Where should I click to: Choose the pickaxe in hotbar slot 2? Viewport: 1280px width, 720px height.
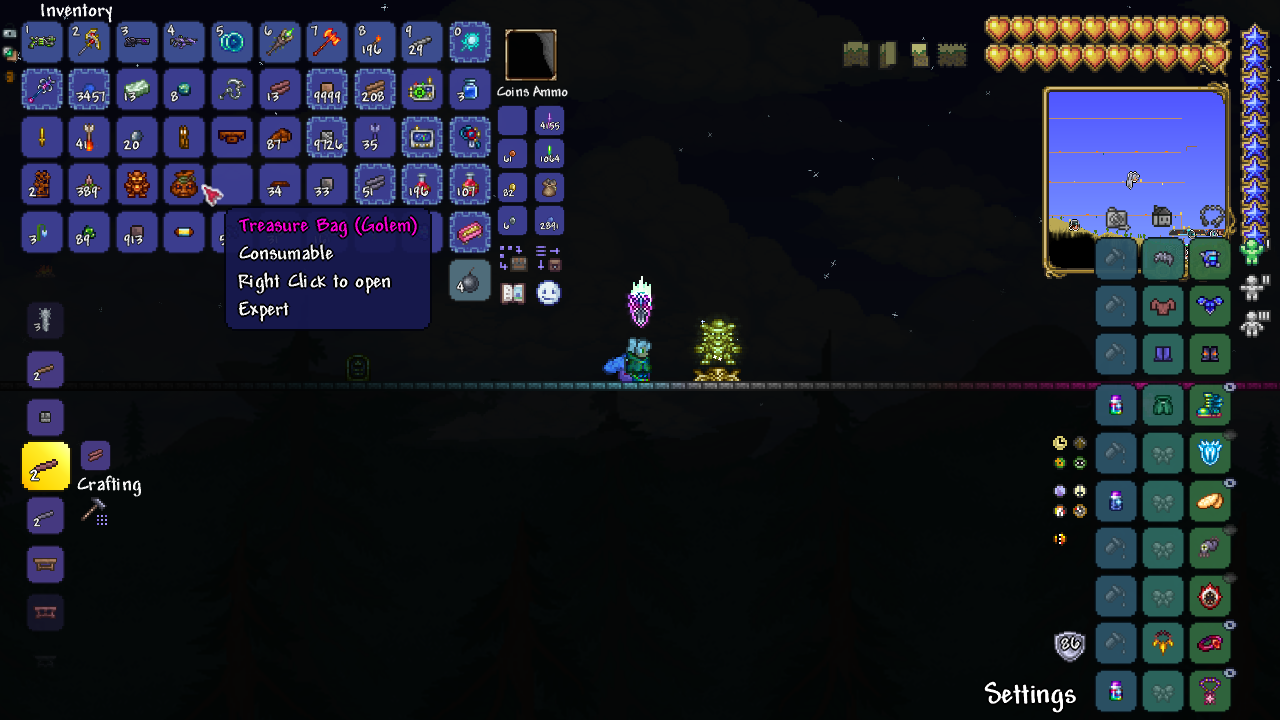click(x=89, y=42)
